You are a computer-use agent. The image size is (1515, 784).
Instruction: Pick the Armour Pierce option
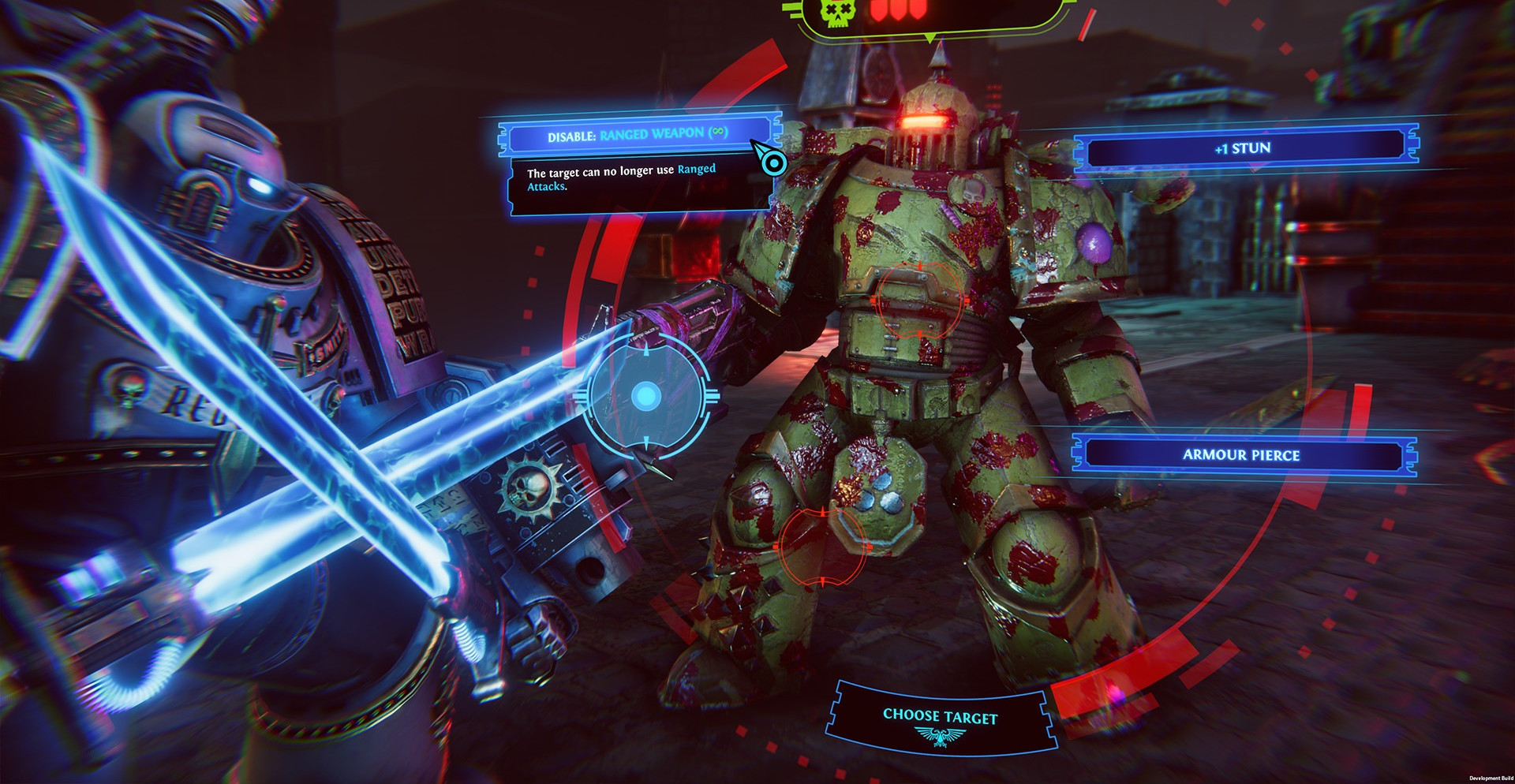point(1241,455)
